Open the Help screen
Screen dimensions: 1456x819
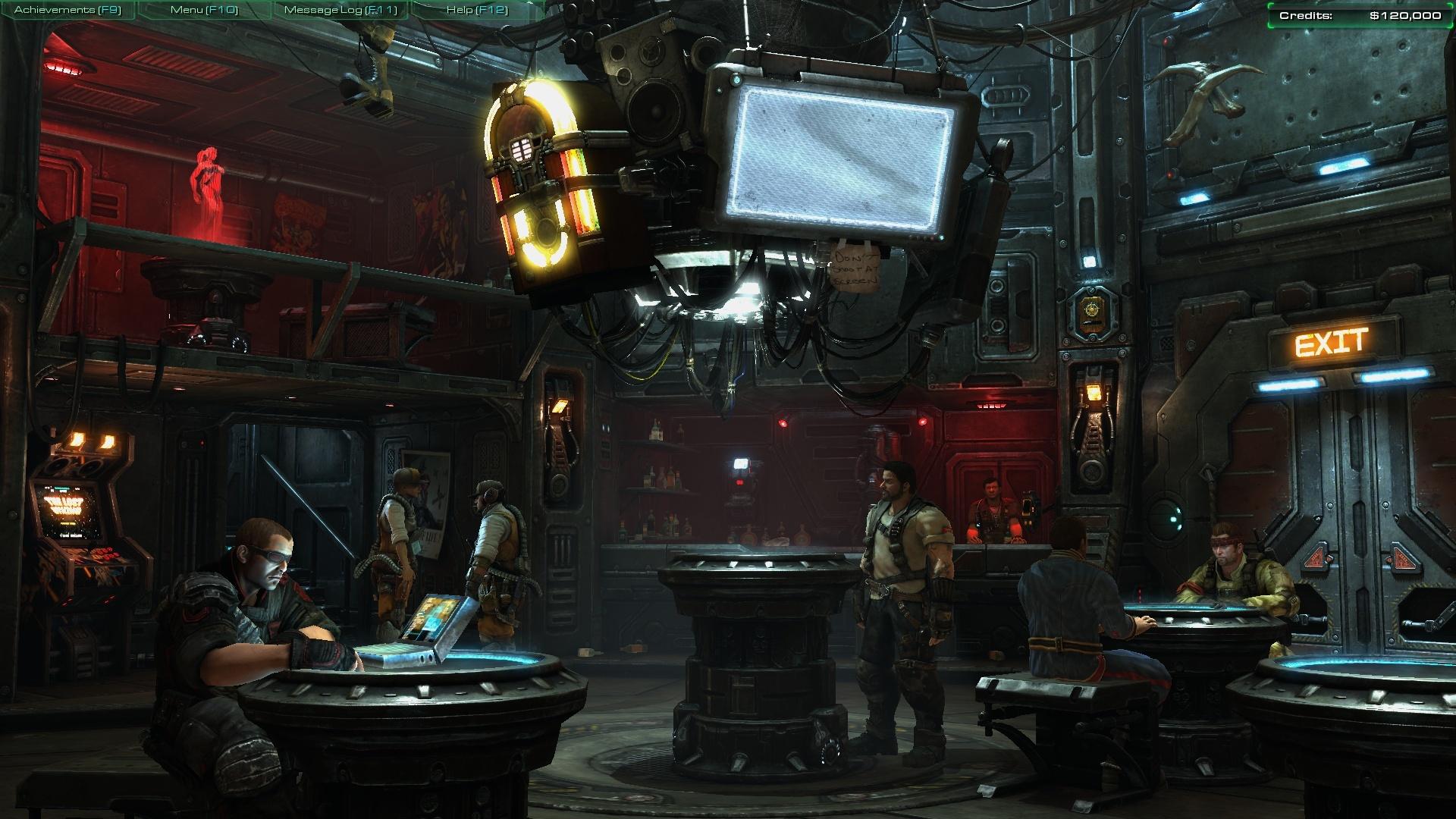476,10
